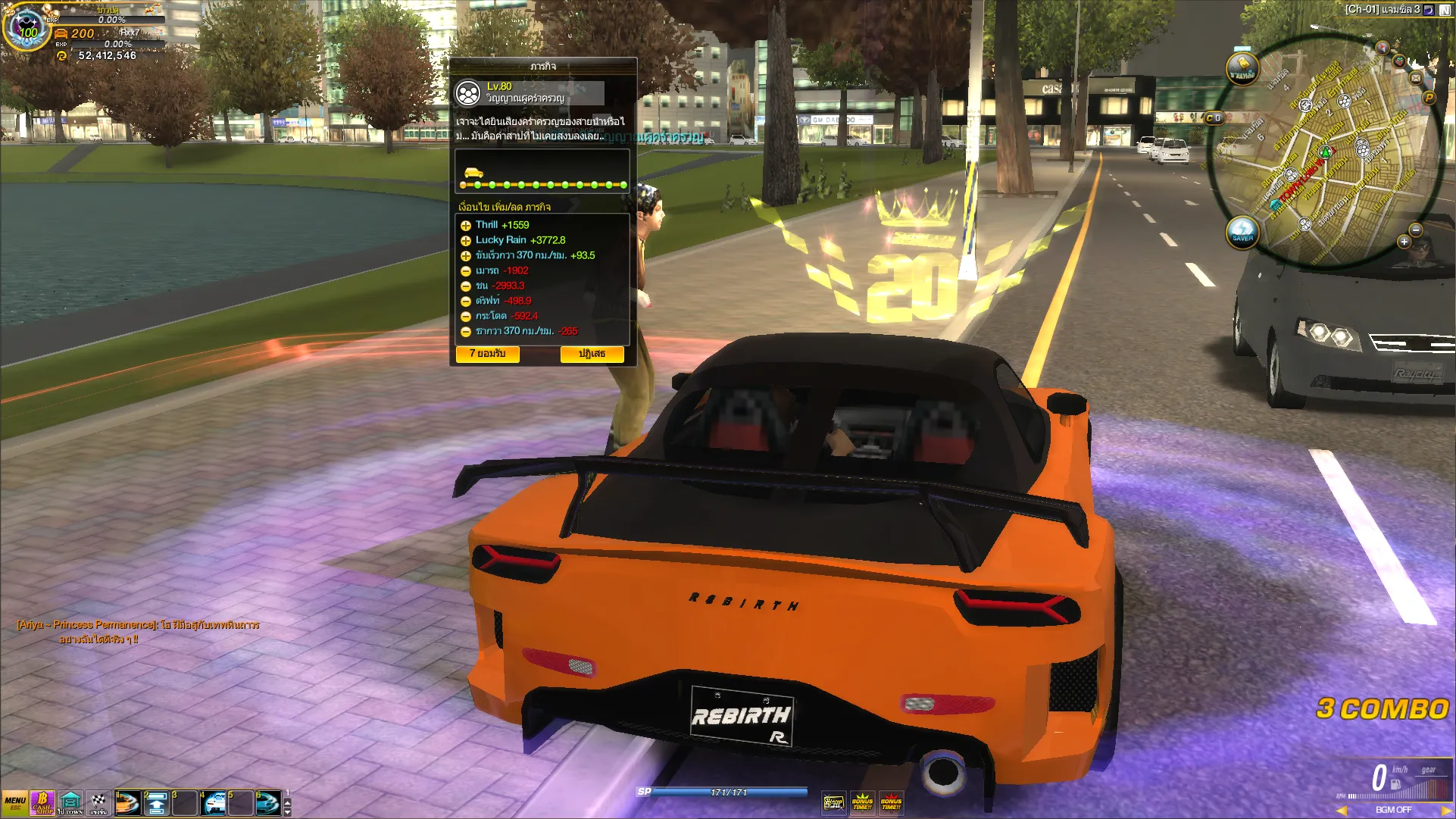Switch skill bar page down
1456x819 pixels.
tap(287, 811)
